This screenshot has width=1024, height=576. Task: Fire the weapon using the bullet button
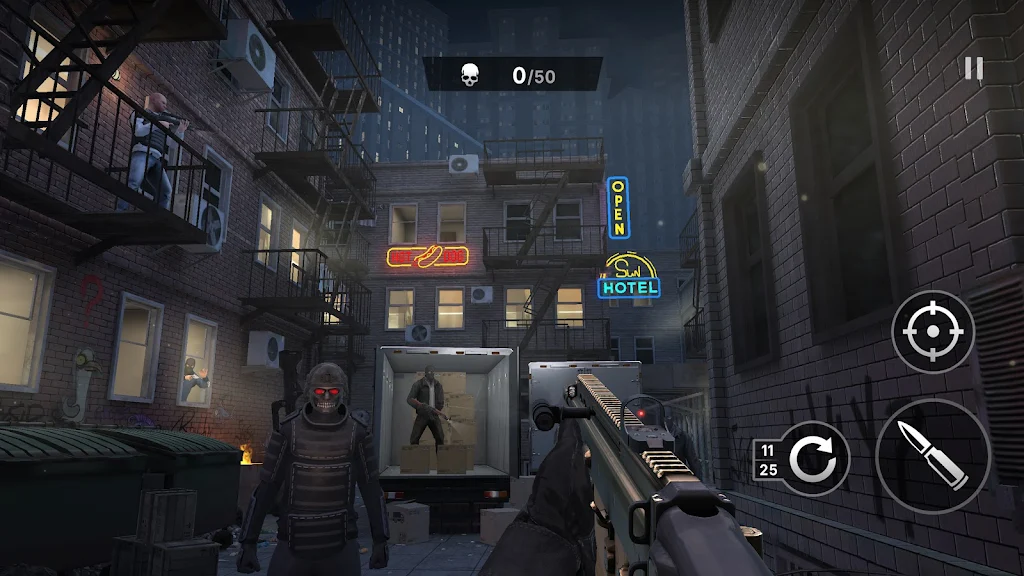933,455
